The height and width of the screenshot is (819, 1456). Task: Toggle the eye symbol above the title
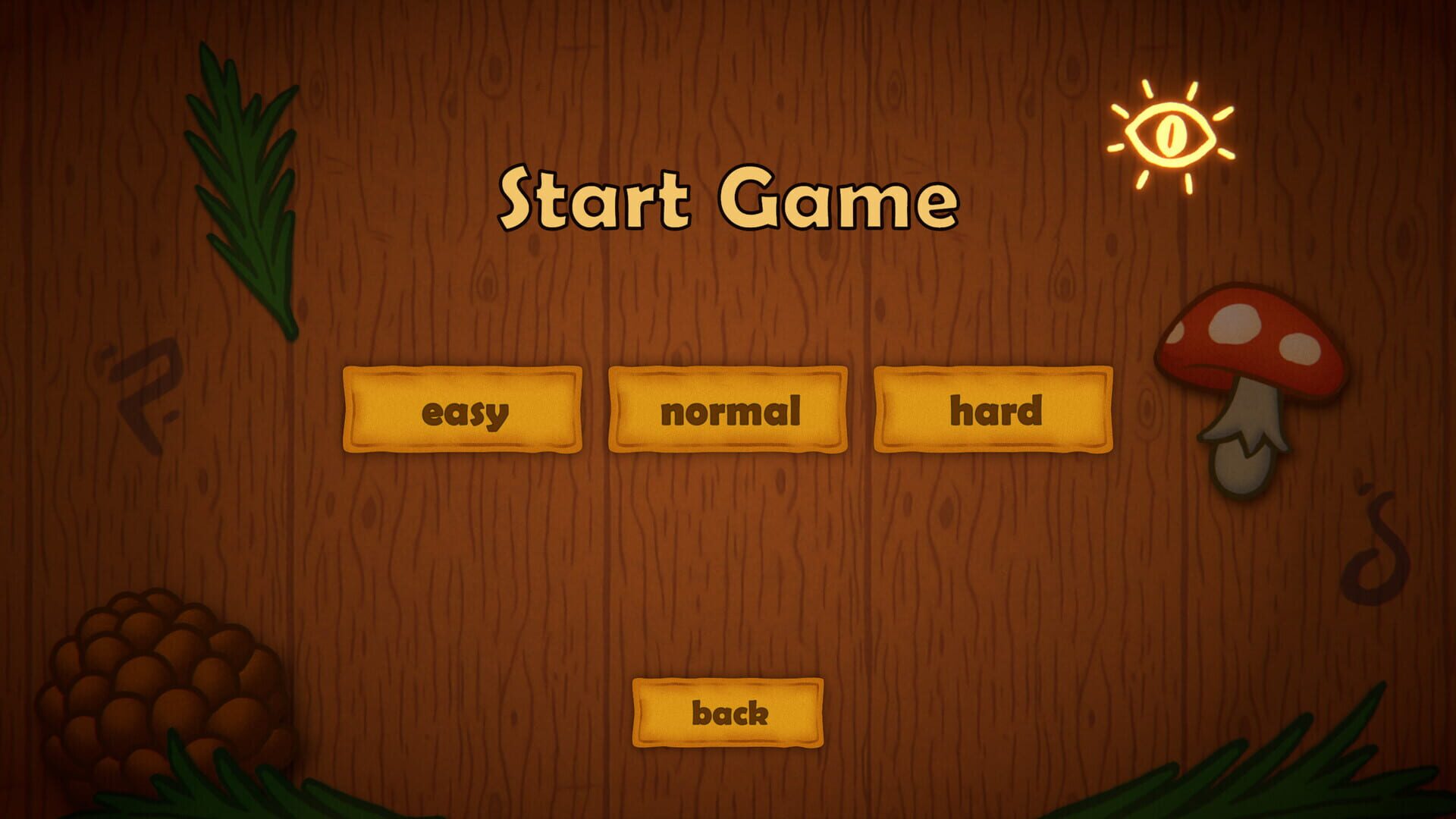(x=1172, y=133)
